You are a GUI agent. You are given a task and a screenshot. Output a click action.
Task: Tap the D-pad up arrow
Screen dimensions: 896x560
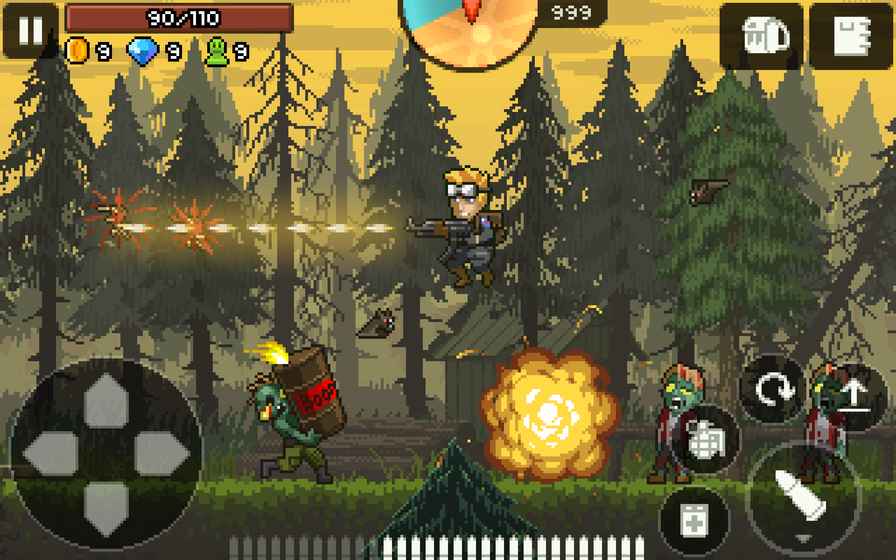tap(105, 401)
